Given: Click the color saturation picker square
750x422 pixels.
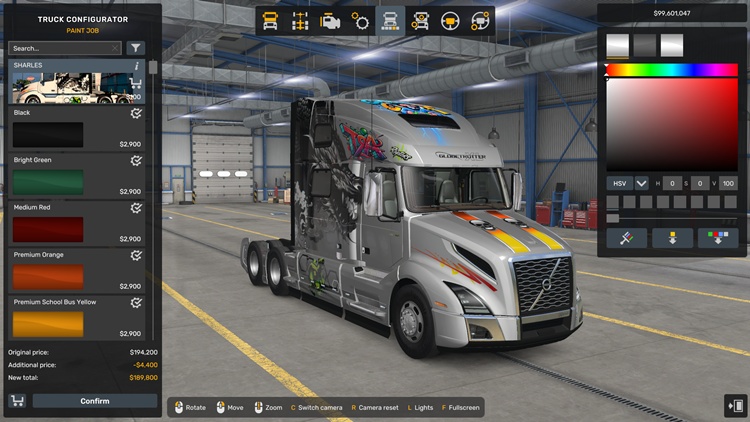Looking at the screenshot, I should pyautogui.click(x=671, y=124).
